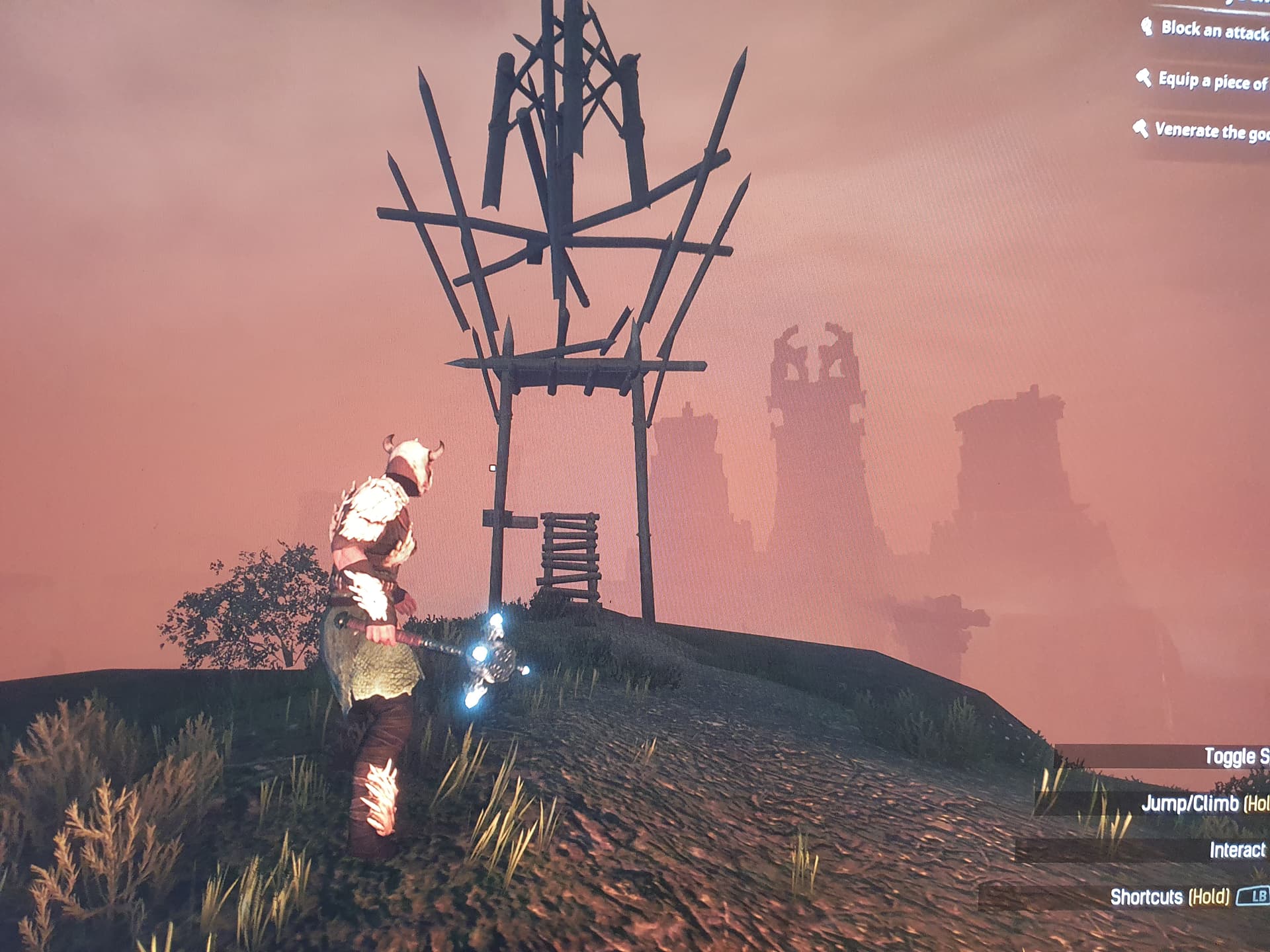Click the darkened Interact prompt background bar
The image size is (1270, 952).
pos(1124,850)
